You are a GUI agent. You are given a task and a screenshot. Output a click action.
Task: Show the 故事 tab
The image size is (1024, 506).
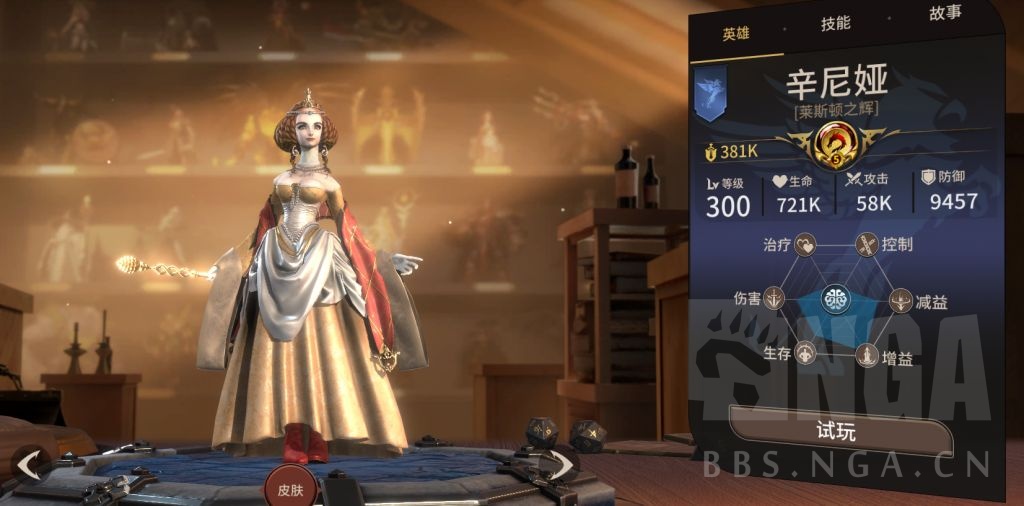(945, 13)
